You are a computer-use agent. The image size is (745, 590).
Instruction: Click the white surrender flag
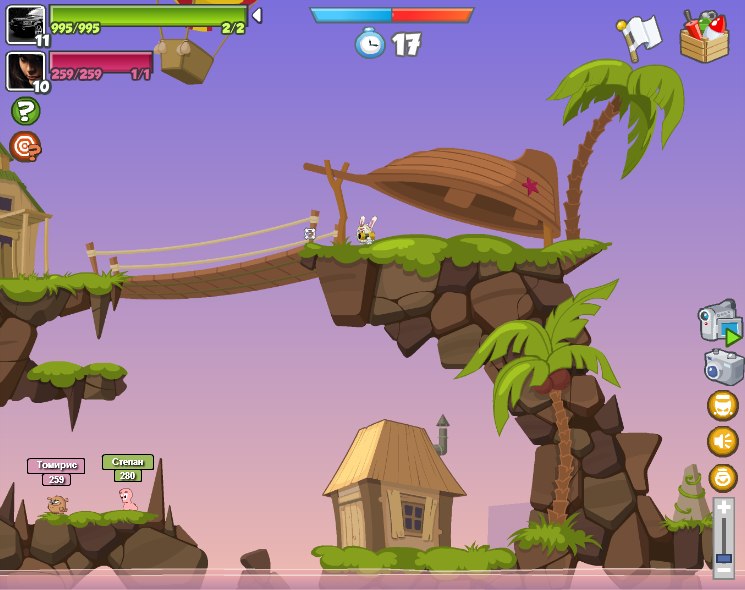click(640, 36)
